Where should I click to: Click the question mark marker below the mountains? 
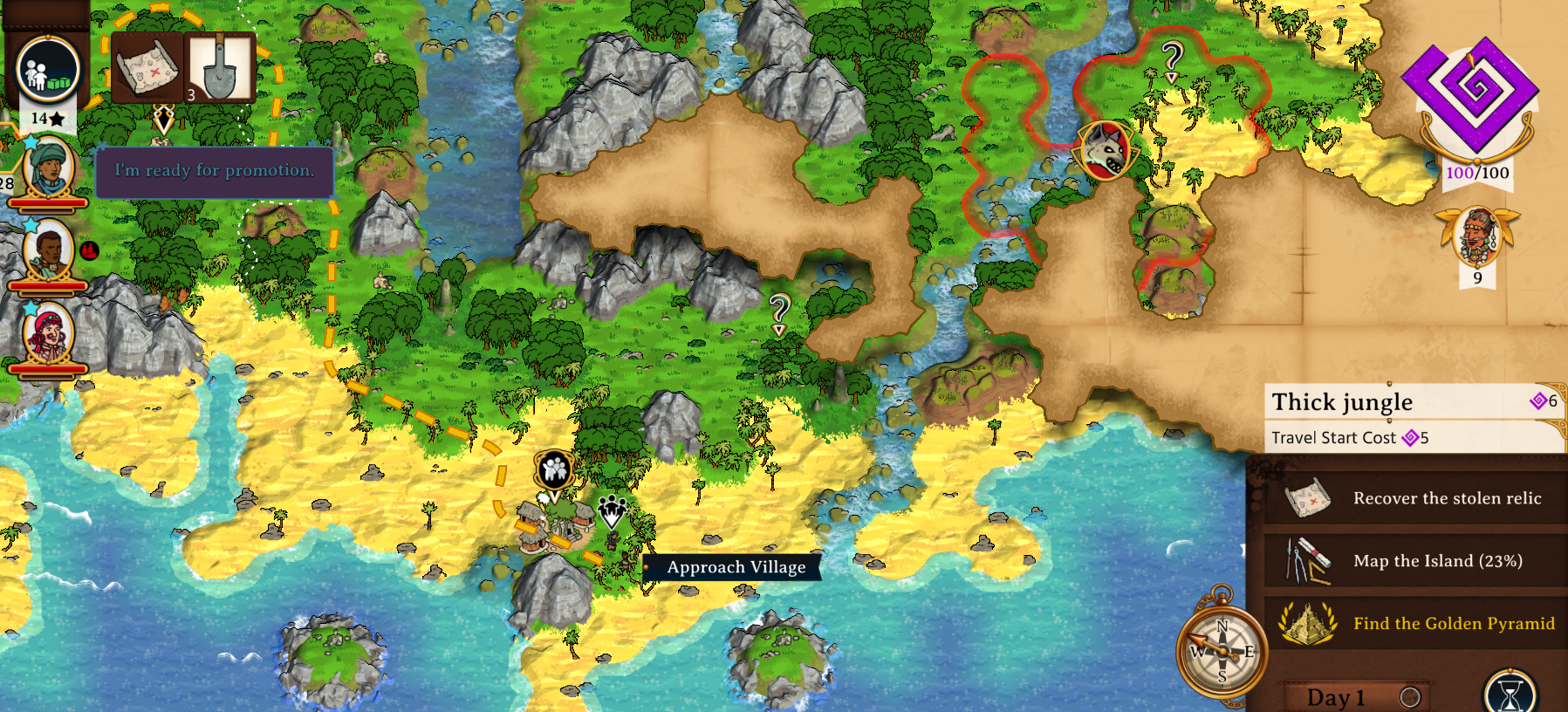pyautogui.click(x=779, y=312)
